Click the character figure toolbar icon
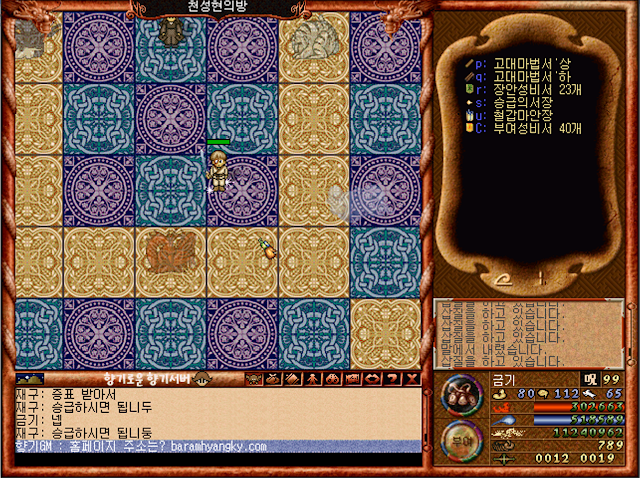Screen dimensions: 640x478 pyautogui.click(x=313, y=379)
